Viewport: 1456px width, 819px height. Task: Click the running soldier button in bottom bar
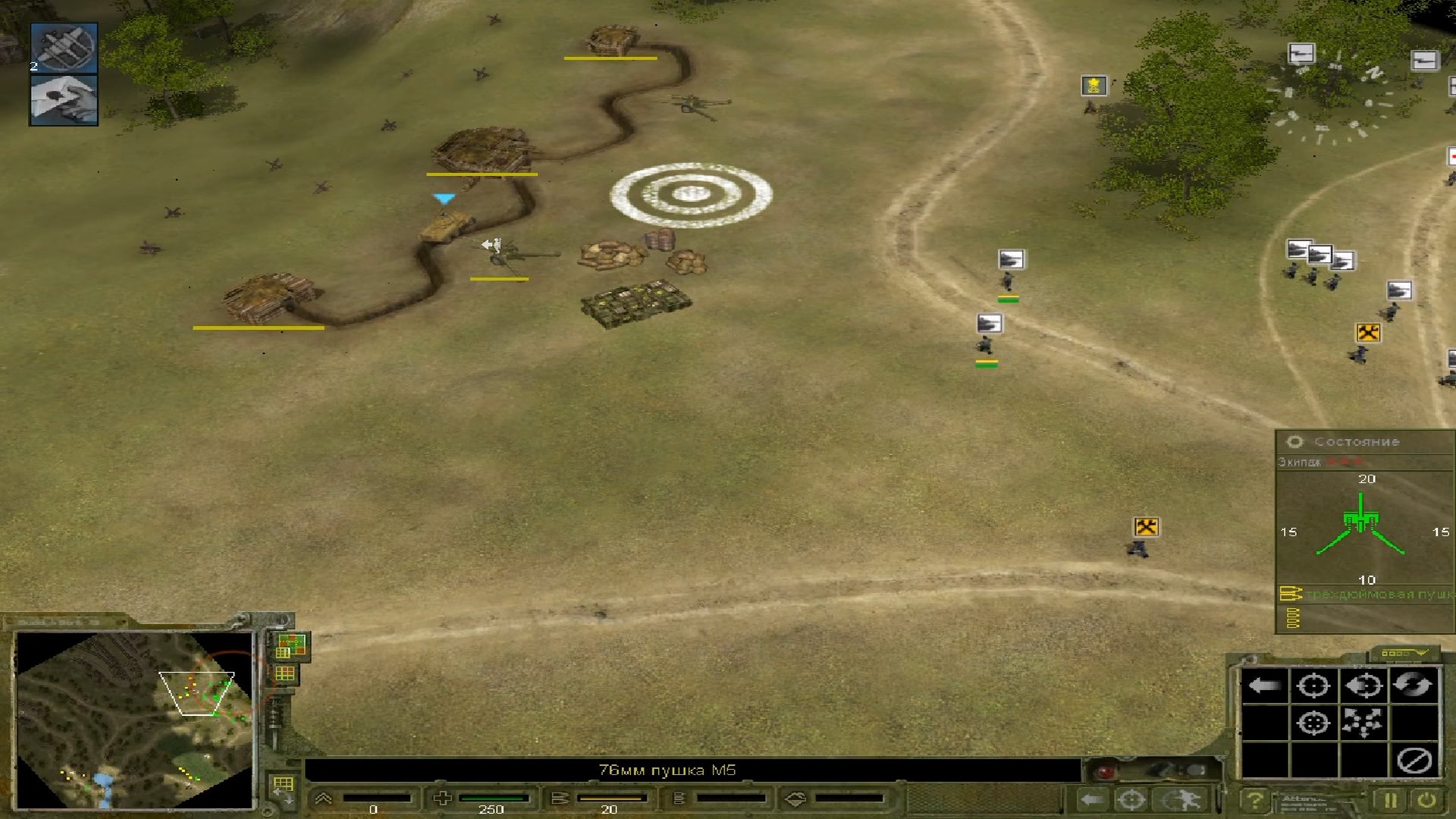[x=1181, y=799]
